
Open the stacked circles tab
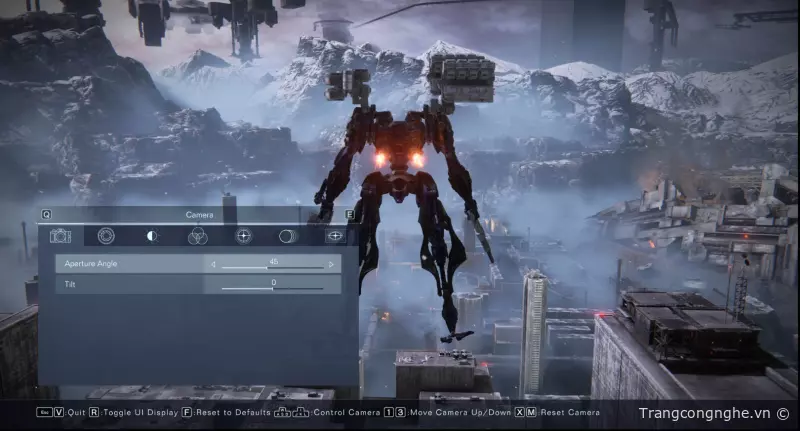[288, 236]
